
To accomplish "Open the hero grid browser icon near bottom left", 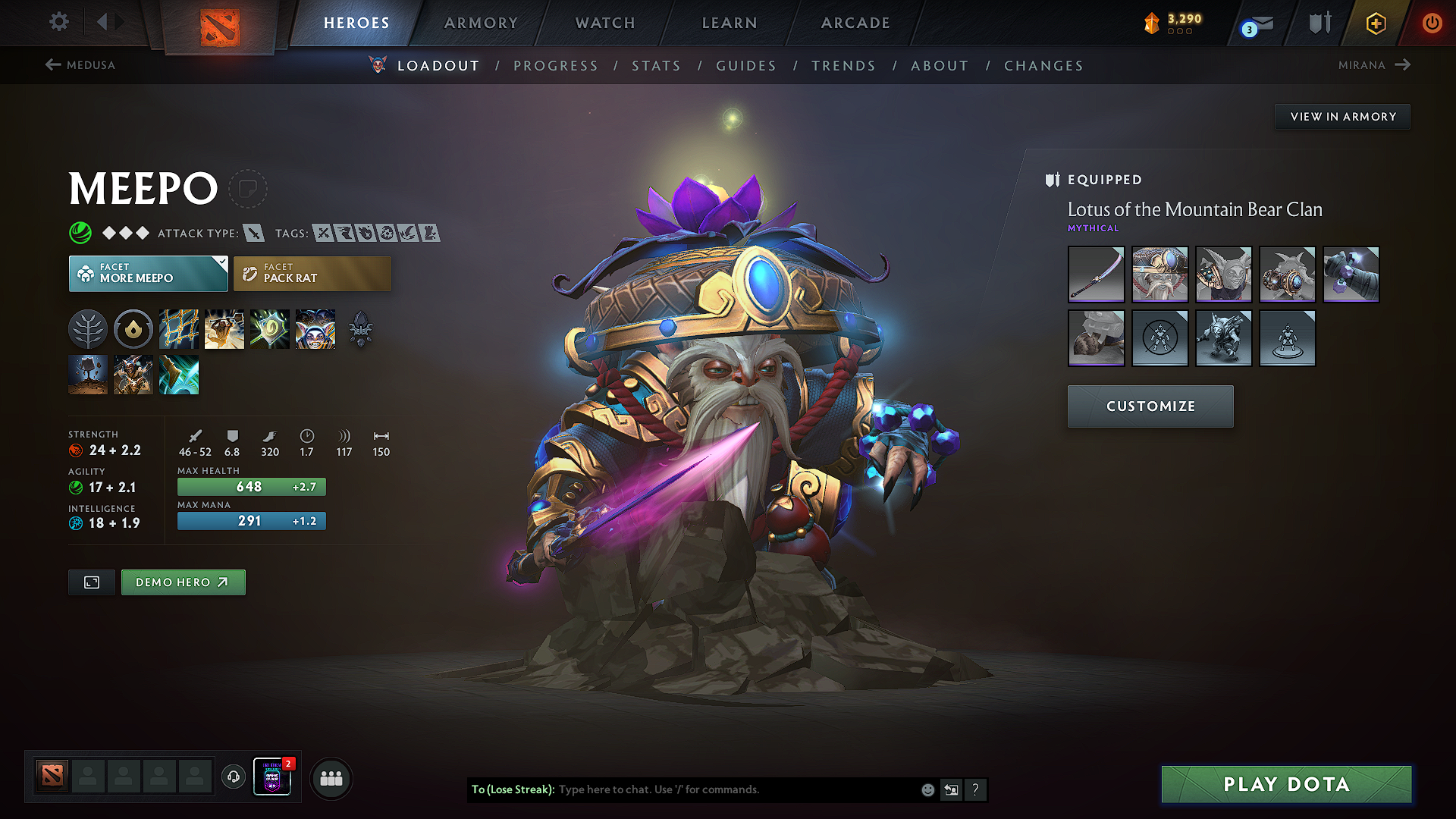I will tap(331, 778).
